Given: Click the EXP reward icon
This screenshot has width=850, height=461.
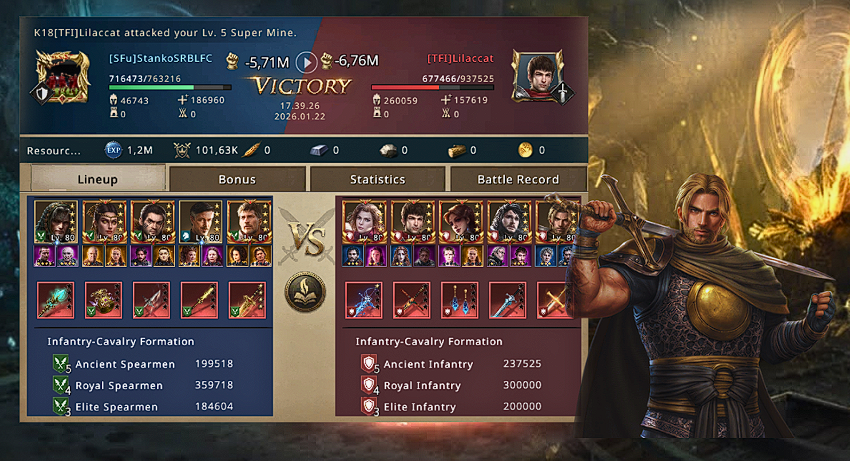Looking at the screenshot, I should click(114, 150).
